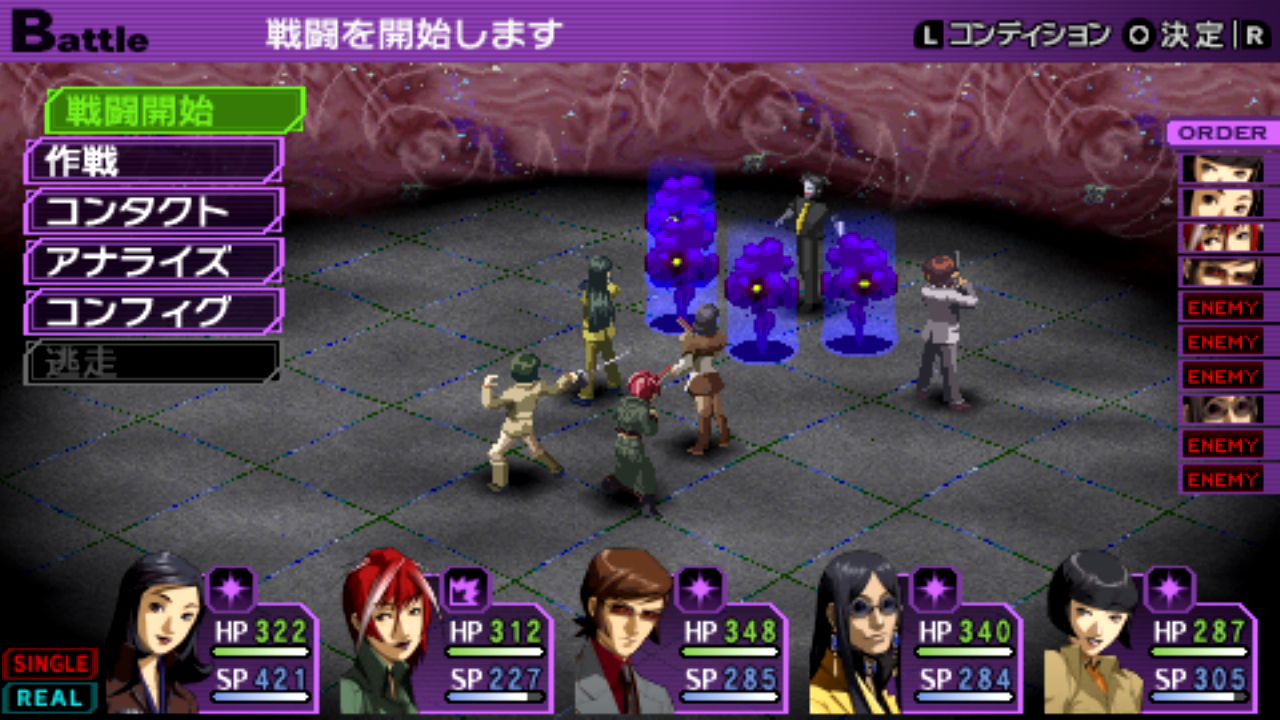The width and height of the screenshot is (1280, 720).
Task: Choose the greyed 逃走 escape option
Action: click(150, 361)
